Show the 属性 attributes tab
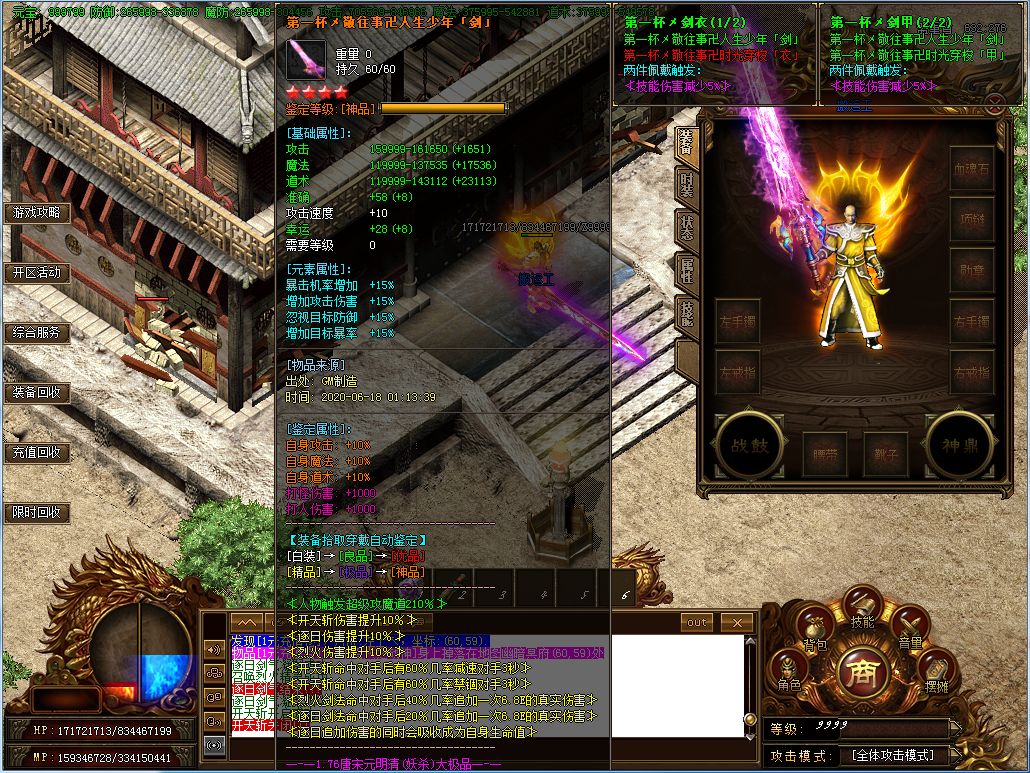Viewport: 1030px width, 773px height. (686, 272)
